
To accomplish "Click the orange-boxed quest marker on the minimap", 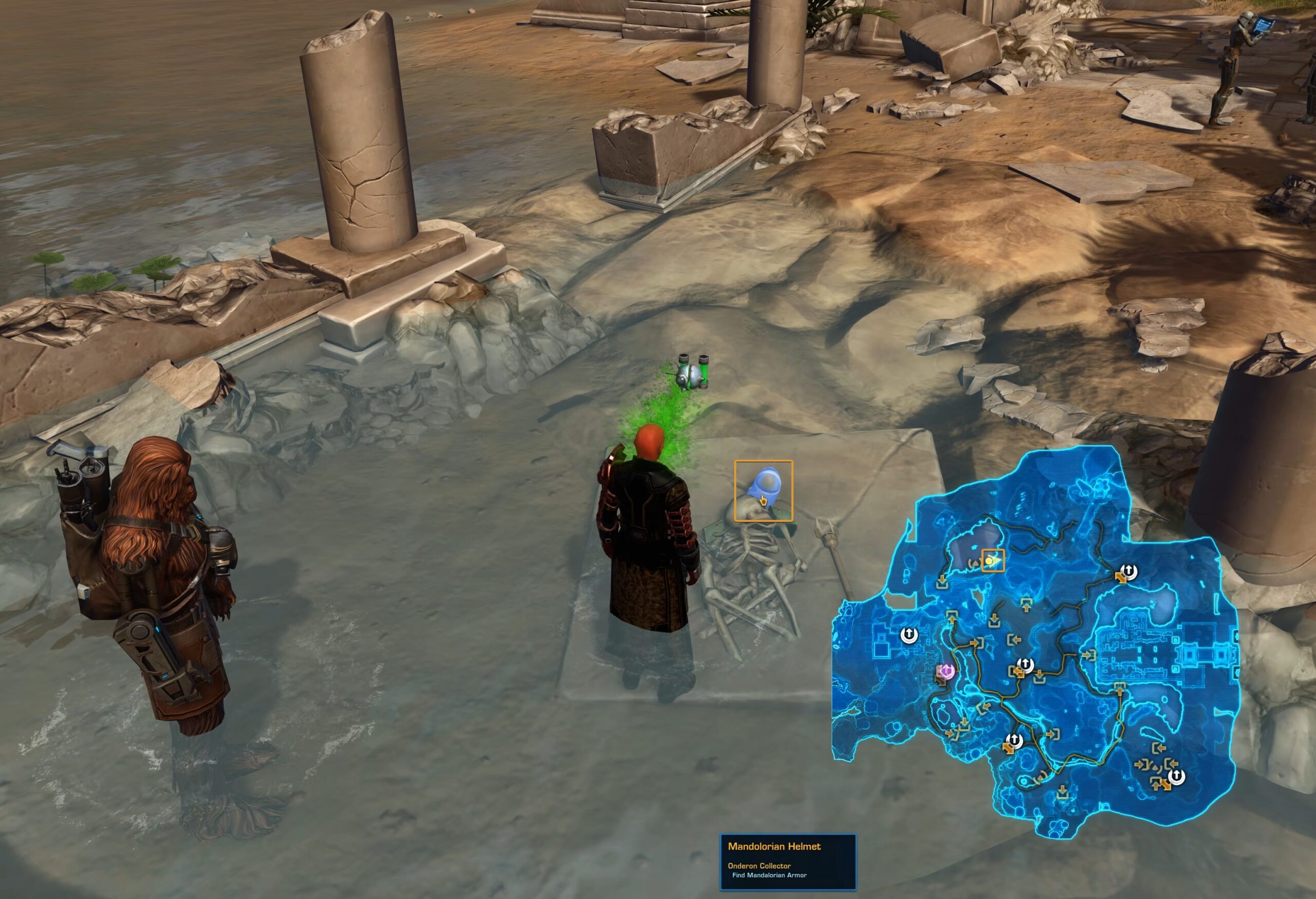I will click(994, 560).
